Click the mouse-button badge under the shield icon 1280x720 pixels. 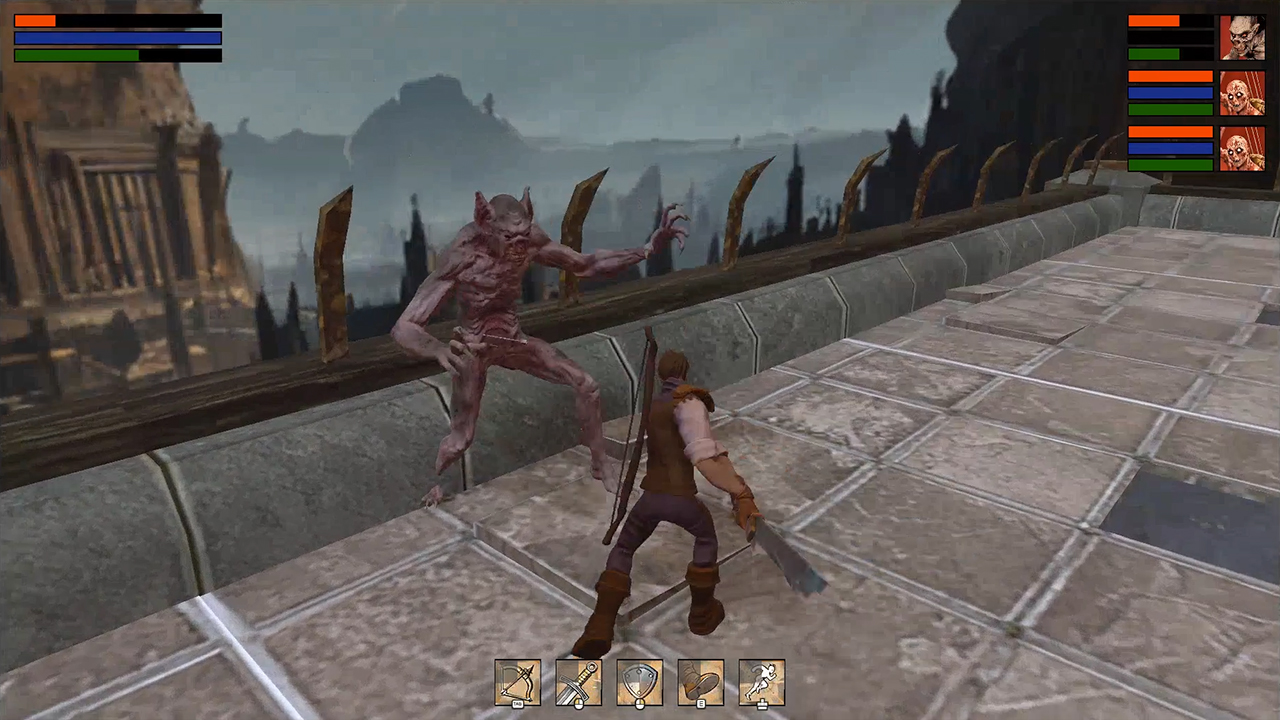pos(640,704)
